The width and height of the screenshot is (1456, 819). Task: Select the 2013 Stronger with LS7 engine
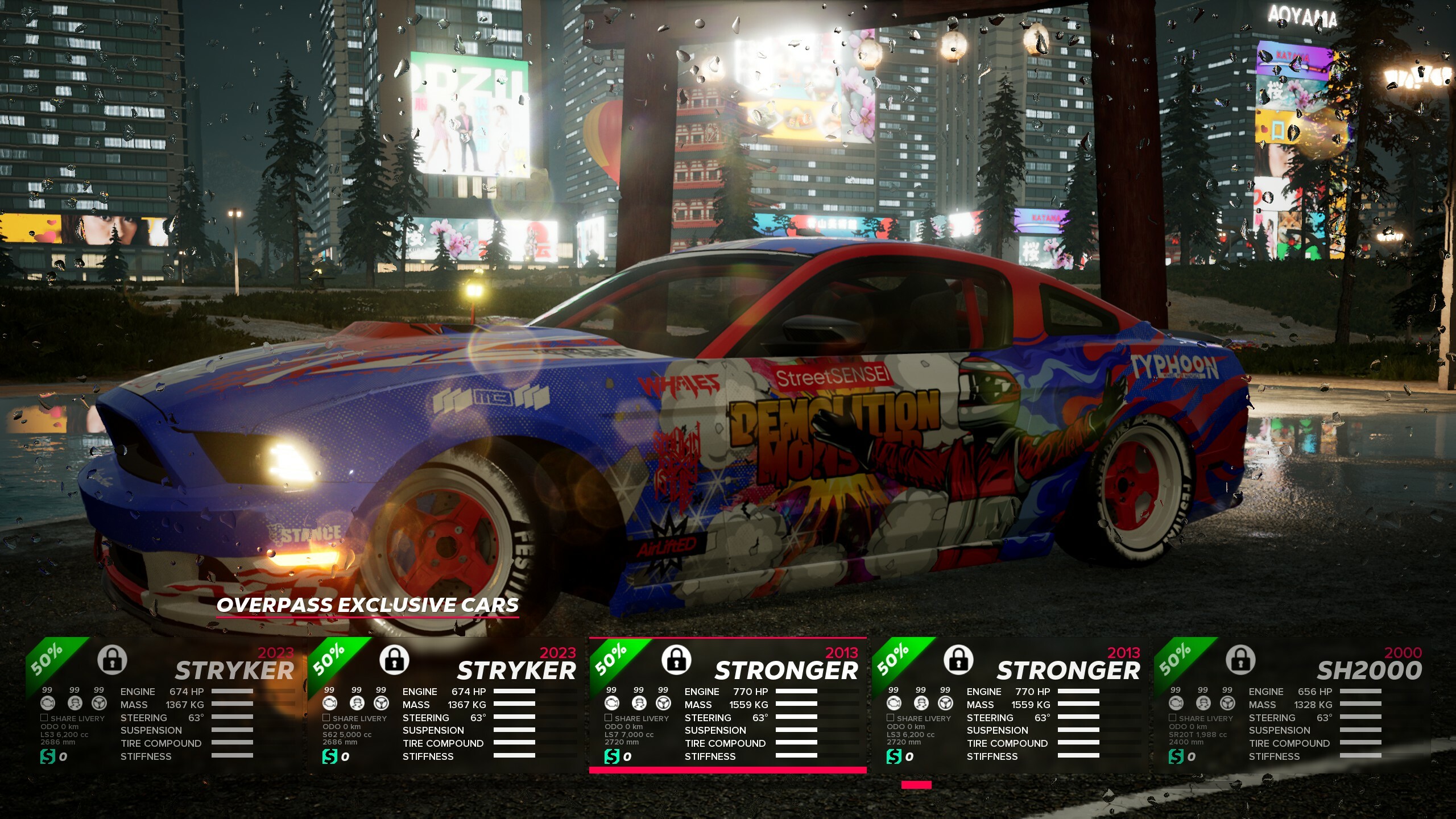tap(728, 705)
